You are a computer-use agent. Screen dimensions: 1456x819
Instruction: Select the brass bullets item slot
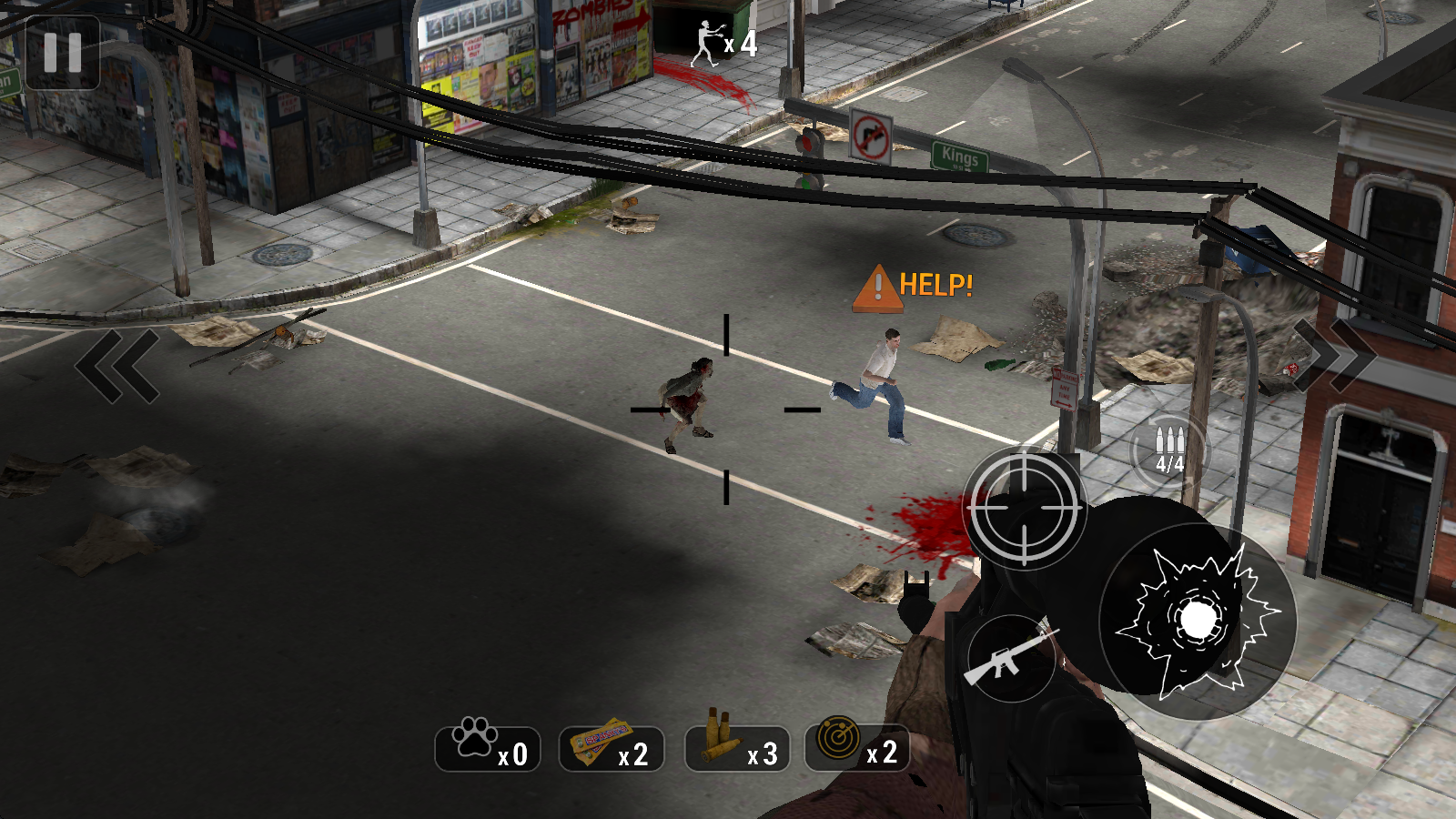(736, 748)
